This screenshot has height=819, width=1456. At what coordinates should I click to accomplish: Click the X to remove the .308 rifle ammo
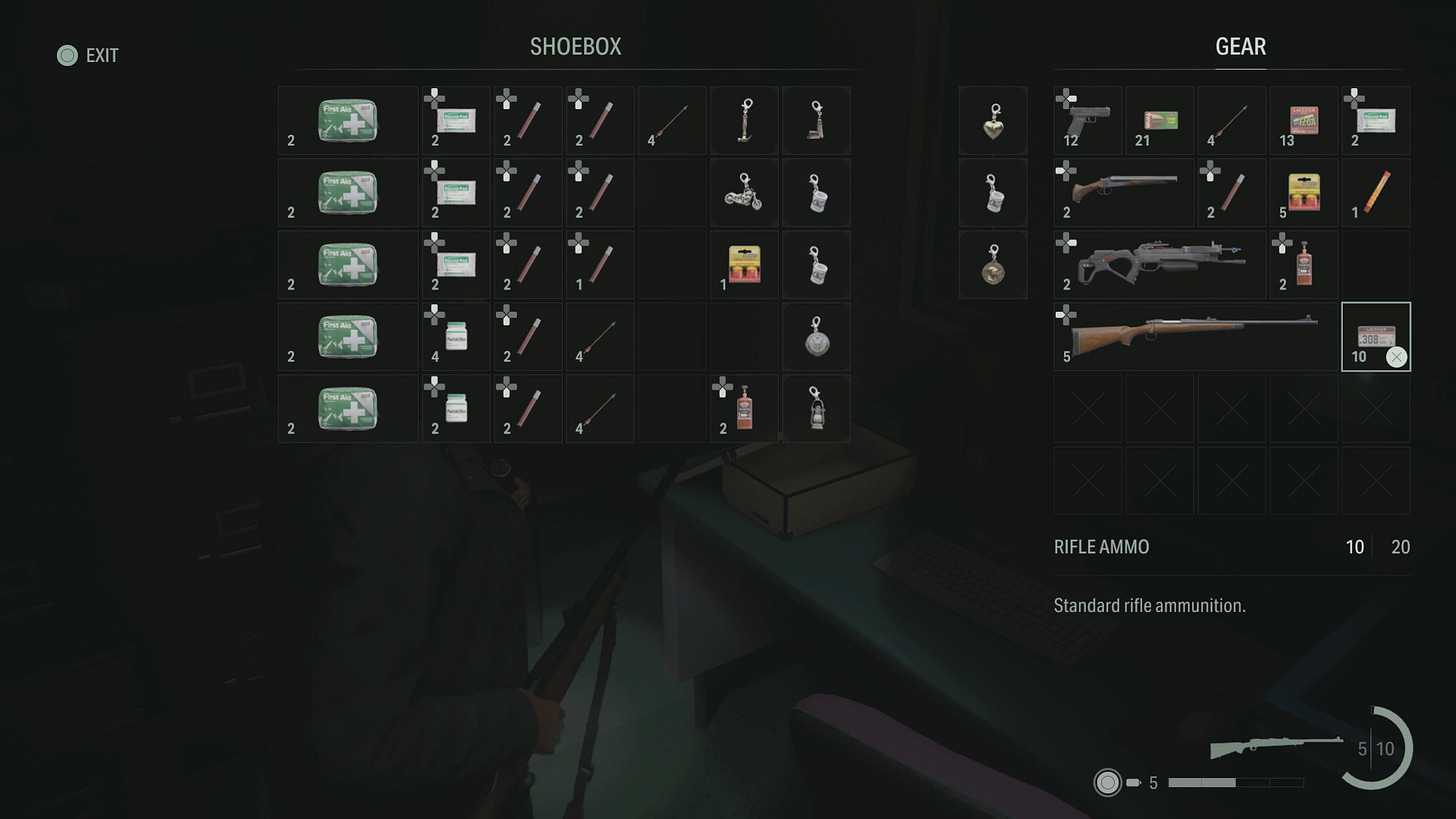click(1397, 356)
